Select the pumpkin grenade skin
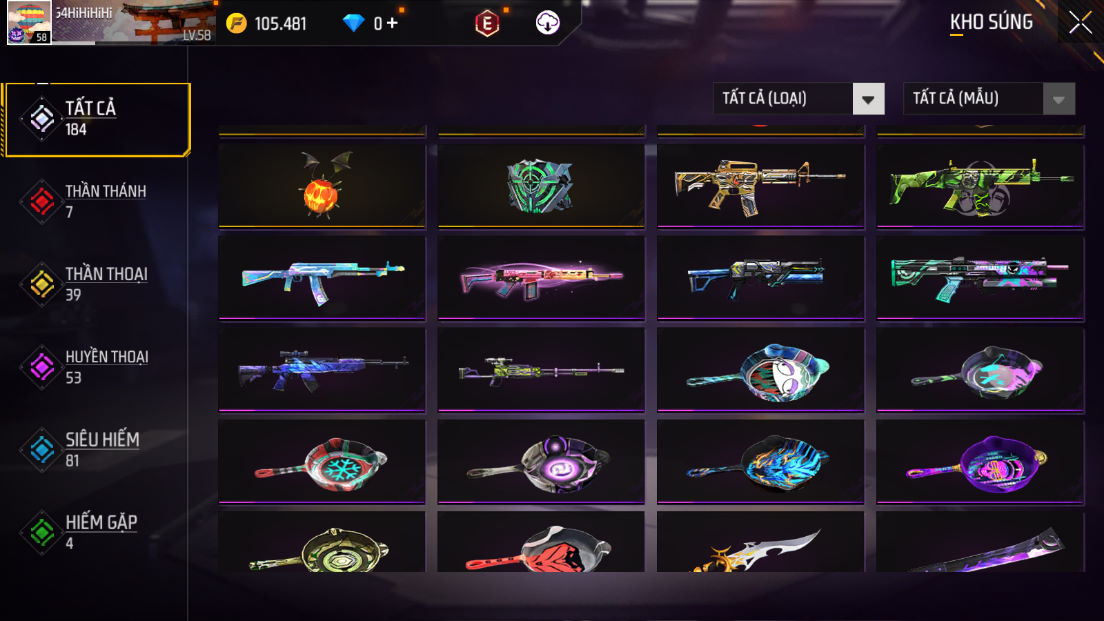This screenshot has width=1104, height=621. [321, 185]
